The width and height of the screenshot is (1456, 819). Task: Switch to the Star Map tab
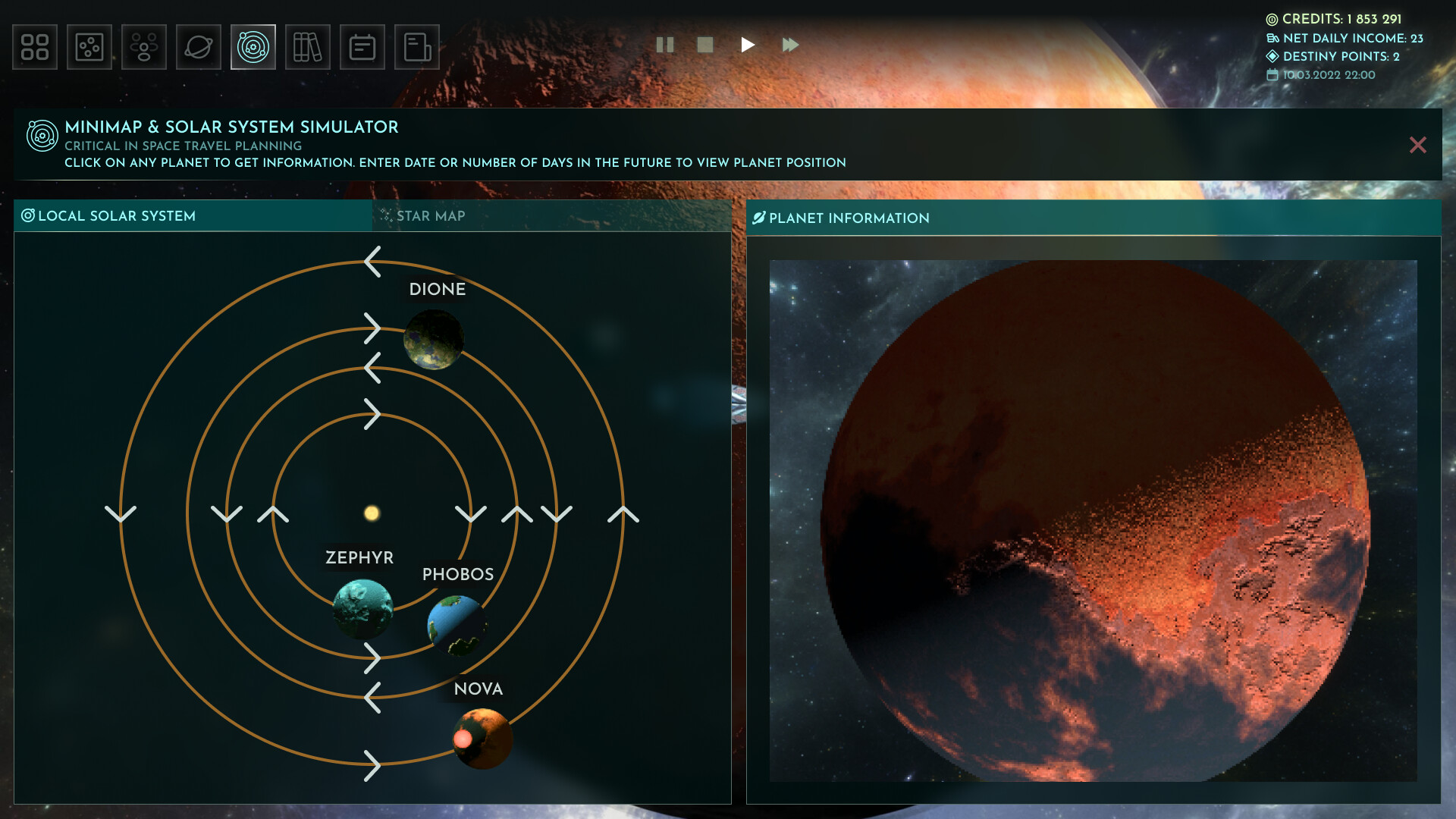[x=429, y=216]
